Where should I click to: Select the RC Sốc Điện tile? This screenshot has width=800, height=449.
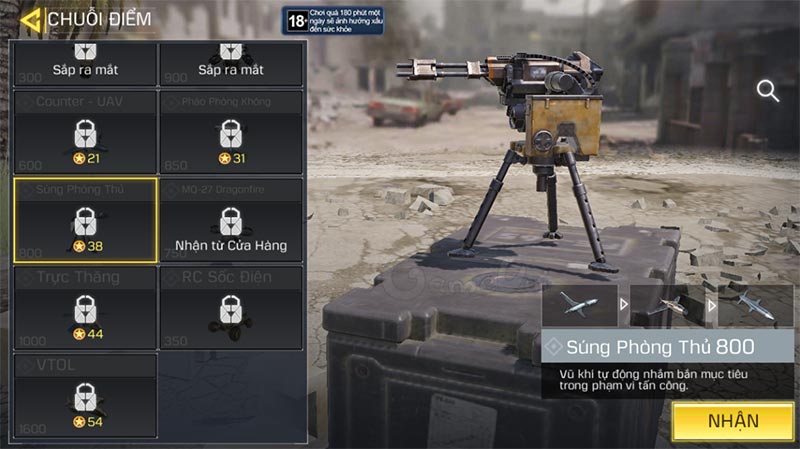tap(231, 307)
